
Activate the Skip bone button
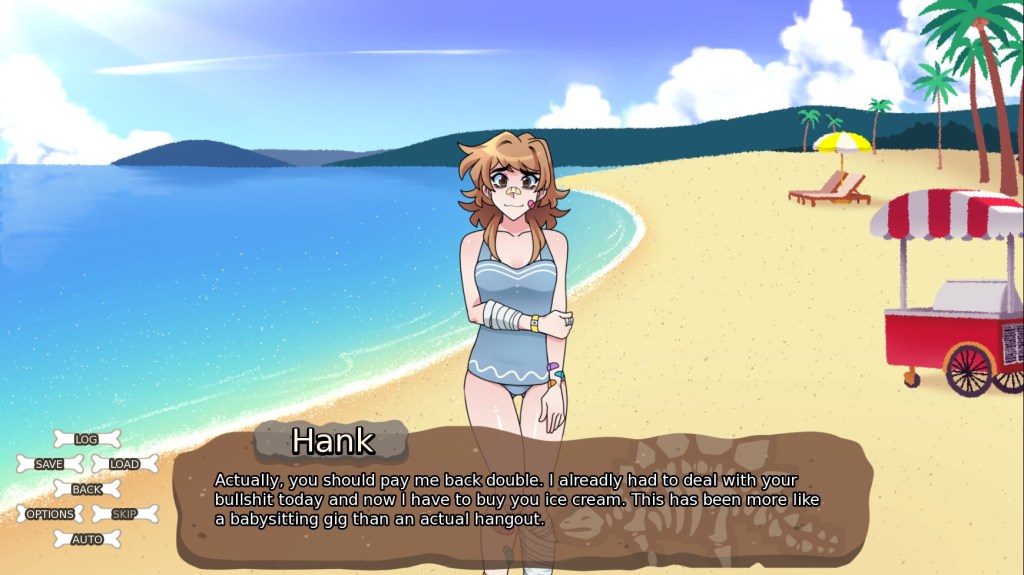point(125,514)
